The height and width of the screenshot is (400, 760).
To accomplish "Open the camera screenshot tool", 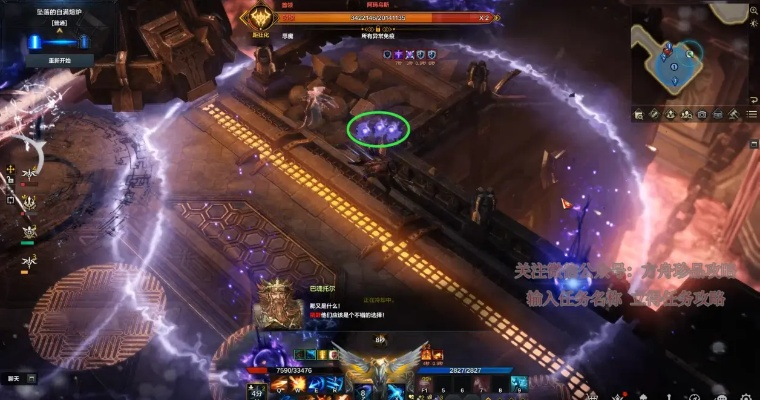I will click(x=701, y=114).
